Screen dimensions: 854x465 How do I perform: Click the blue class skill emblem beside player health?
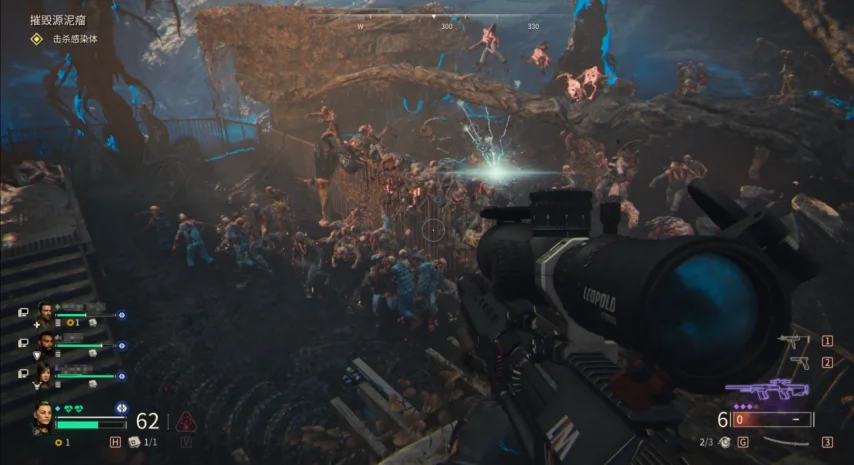click(x=121, y=408)
